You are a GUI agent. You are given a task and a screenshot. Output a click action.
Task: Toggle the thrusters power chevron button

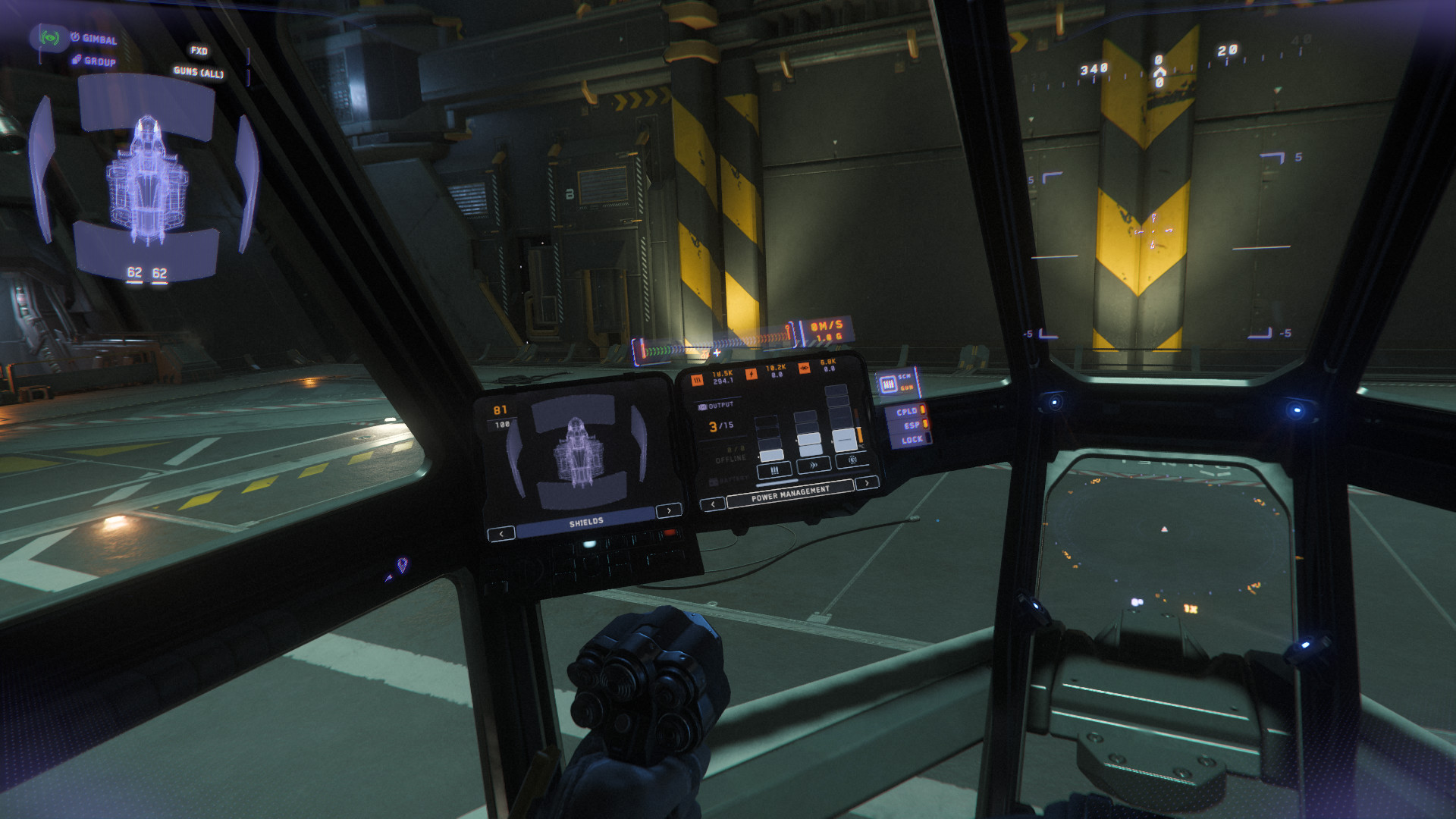pyautogui.click(x=814, y=465)
